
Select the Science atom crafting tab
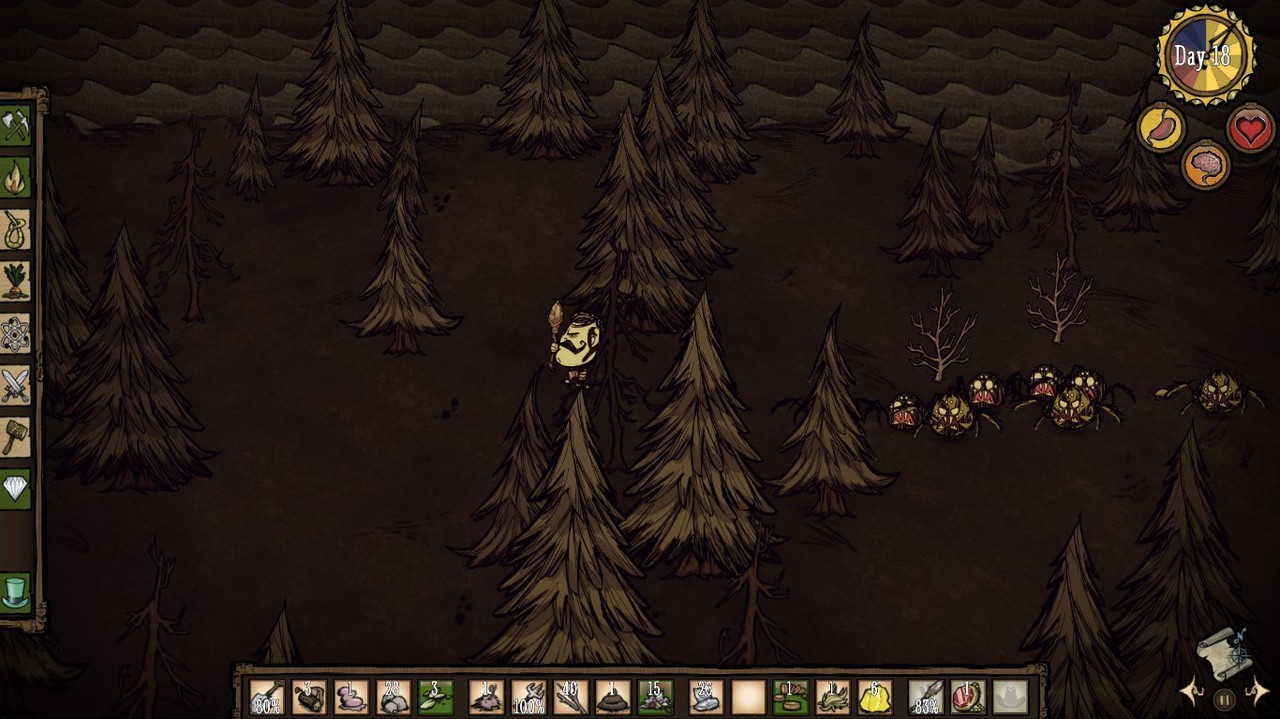[x=15, y=334]
